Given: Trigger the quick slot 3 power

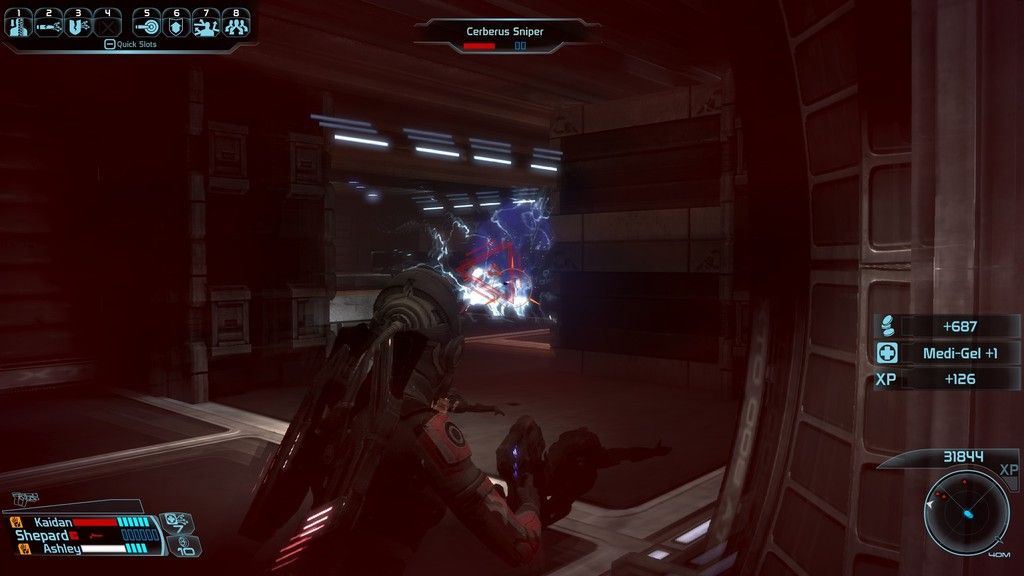Looking at the screenshot, I should pyautogui.click(x=78, y=24).
